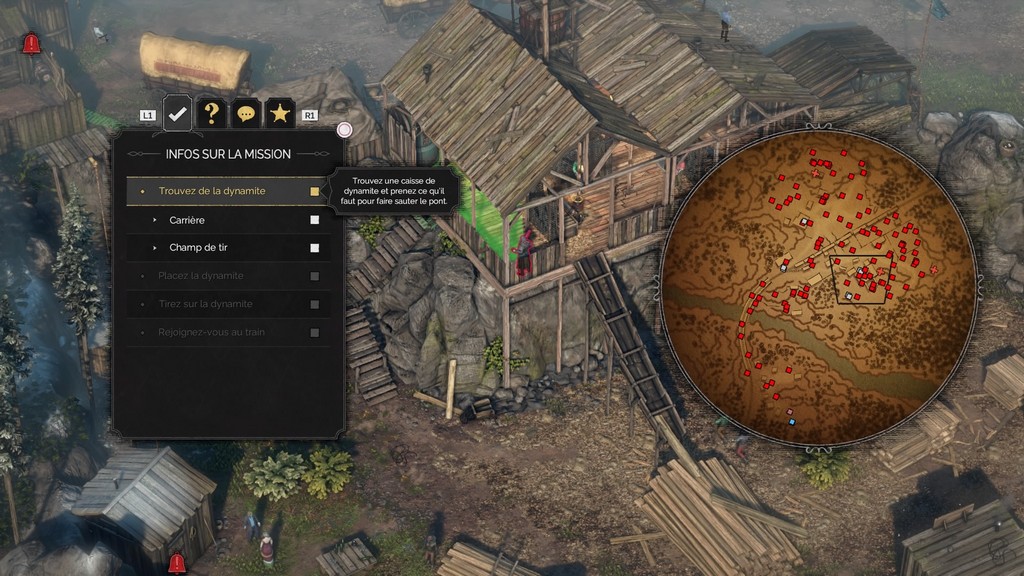Open the question mark hints tab
Image resolution: width=1024 pixels, height=576 pixels.
pyautogui.click(x=212, y=114)
